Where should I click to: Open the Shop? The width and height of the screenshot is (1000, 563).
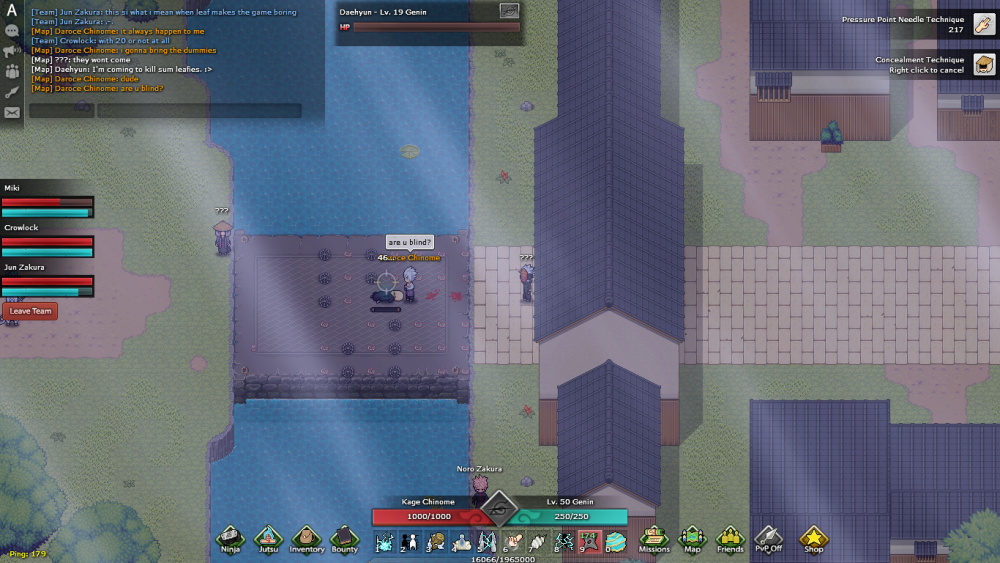[x=814, y=538]
